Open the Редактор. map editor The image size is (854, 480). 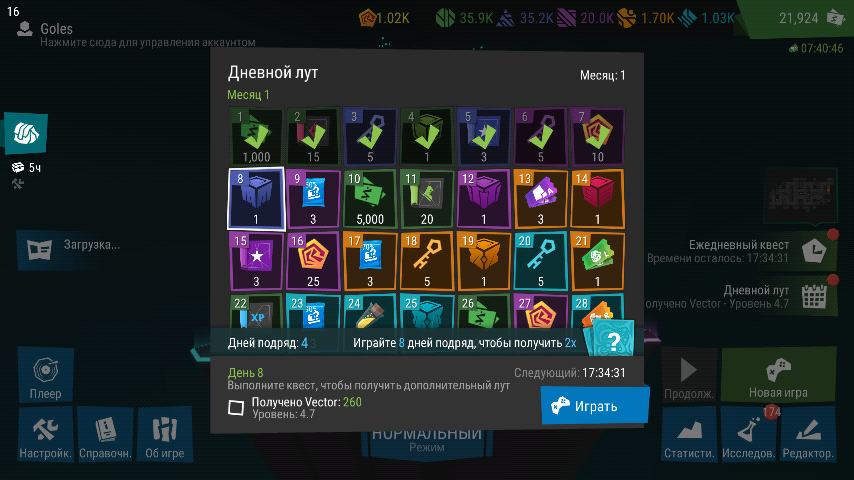pyautogui.click(x=808, y=438)
